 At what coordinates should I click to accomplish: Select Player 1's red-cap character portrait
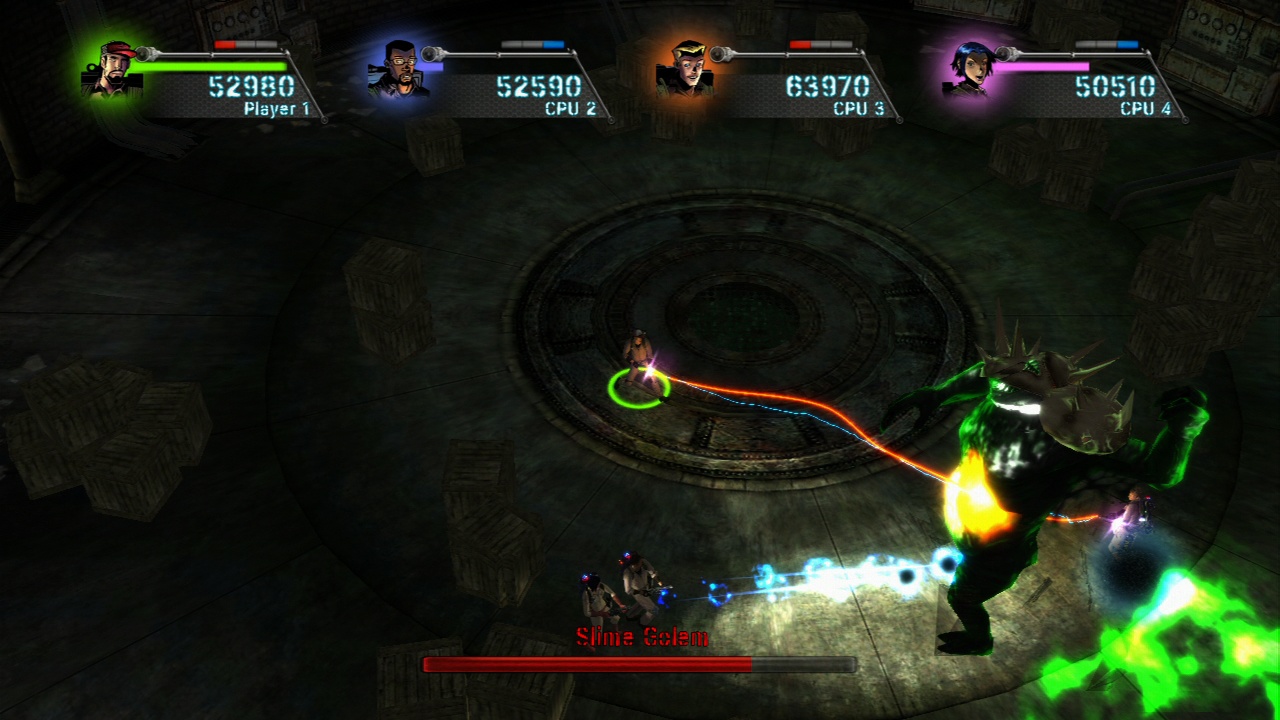pos(113,69)
